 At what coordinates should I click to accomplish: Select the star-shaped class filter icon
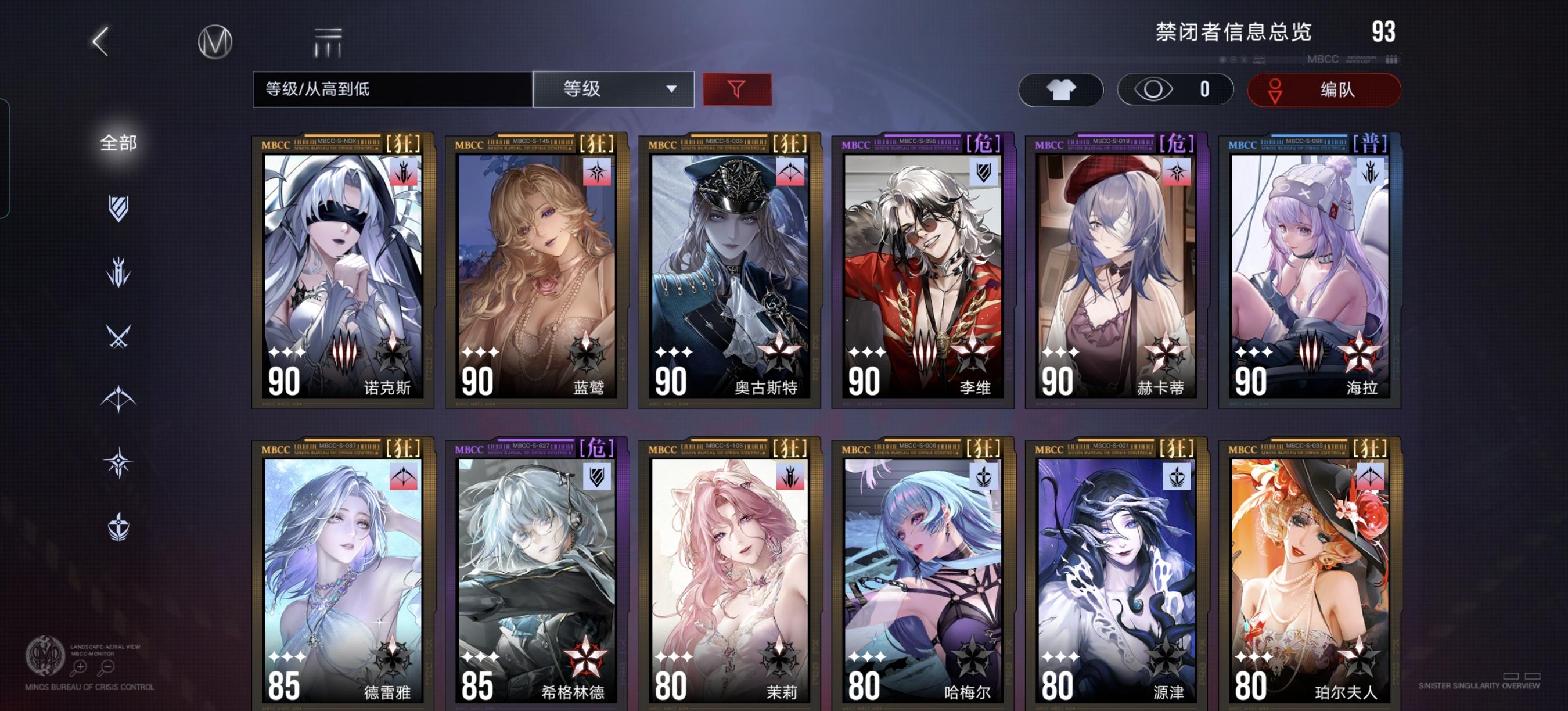(x=117, y=461)
